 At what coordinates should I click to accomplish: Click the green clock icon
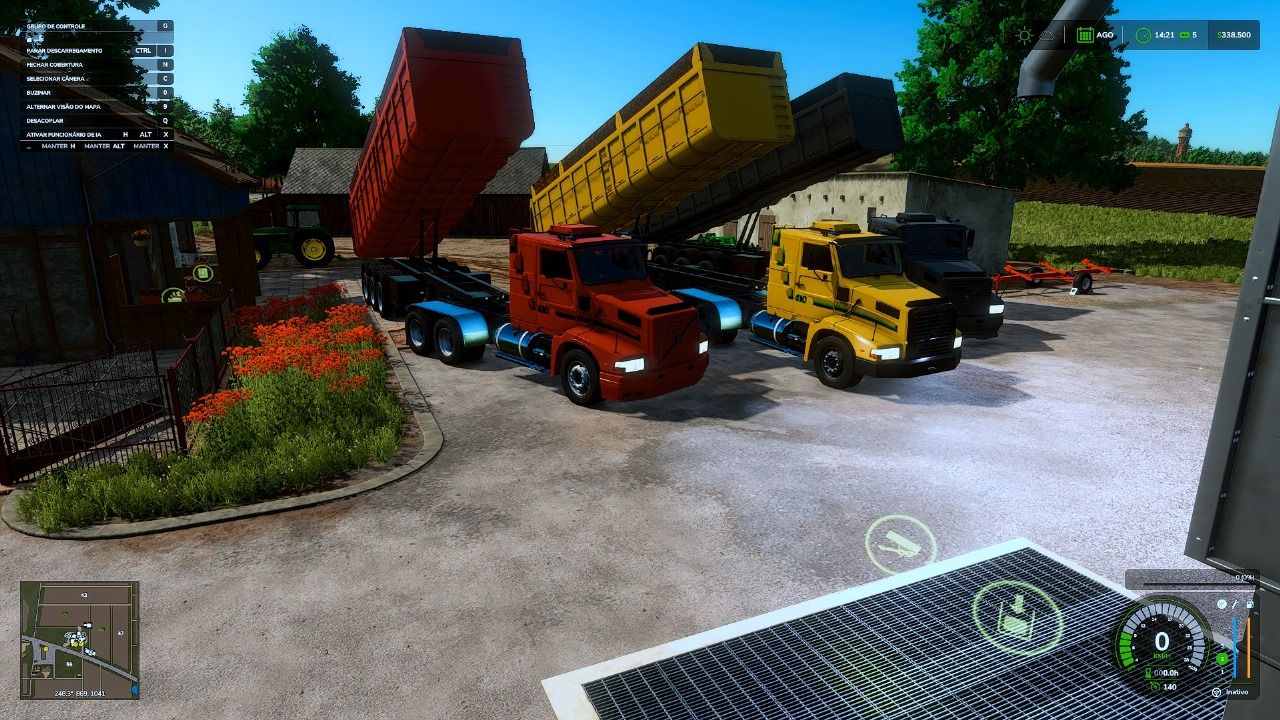[x=1143, y=35]
